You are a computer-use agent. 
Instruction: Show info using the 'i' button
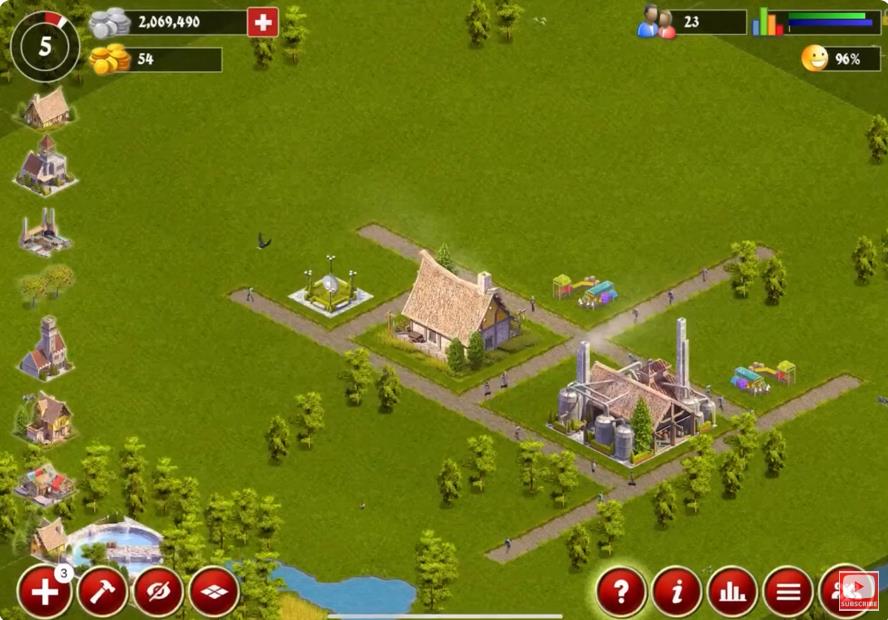pos(677,592)
